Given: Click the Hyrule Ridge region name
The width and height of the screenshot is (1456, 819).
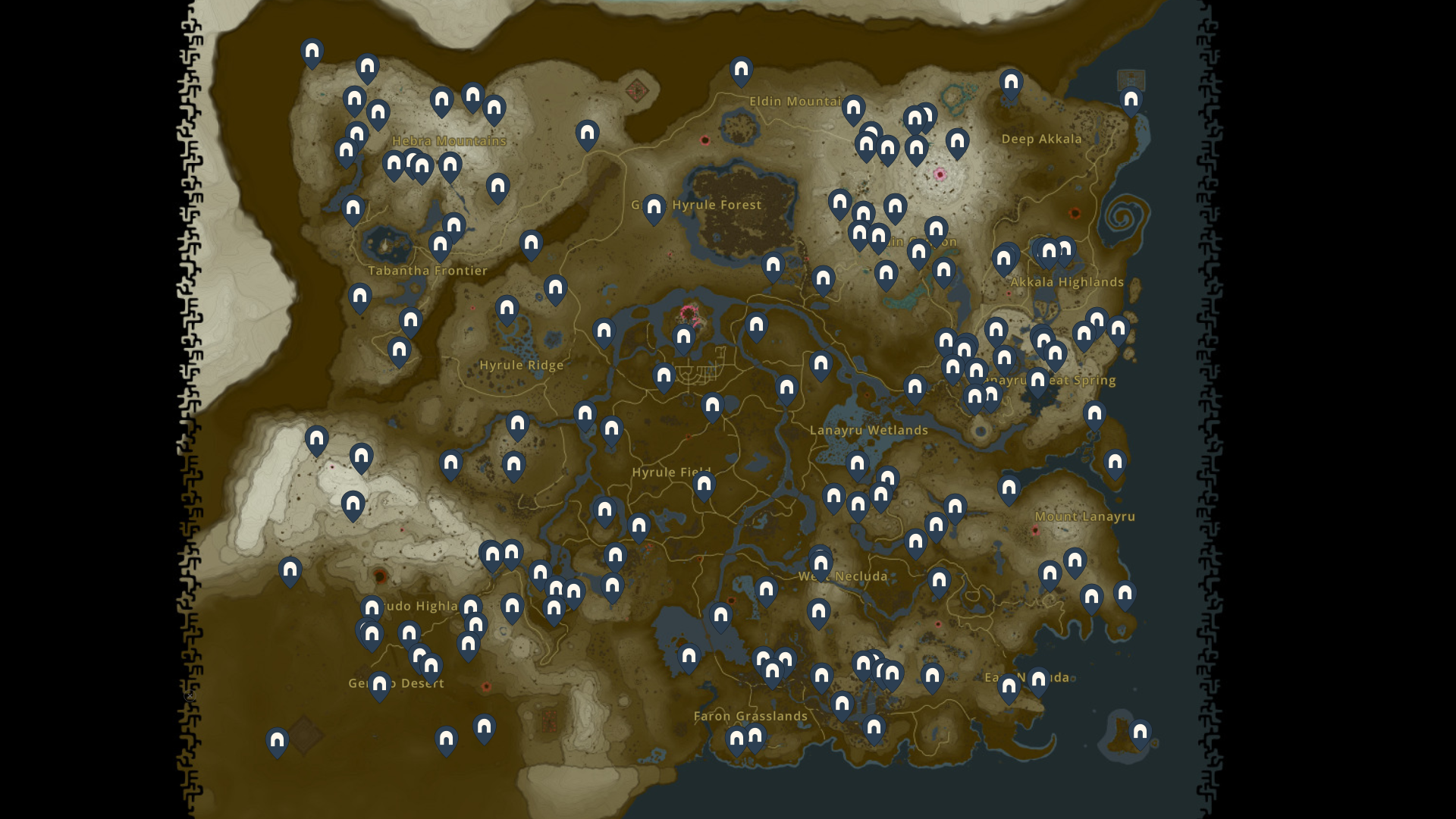Looking at the screenshot, I should click(521, 365).
